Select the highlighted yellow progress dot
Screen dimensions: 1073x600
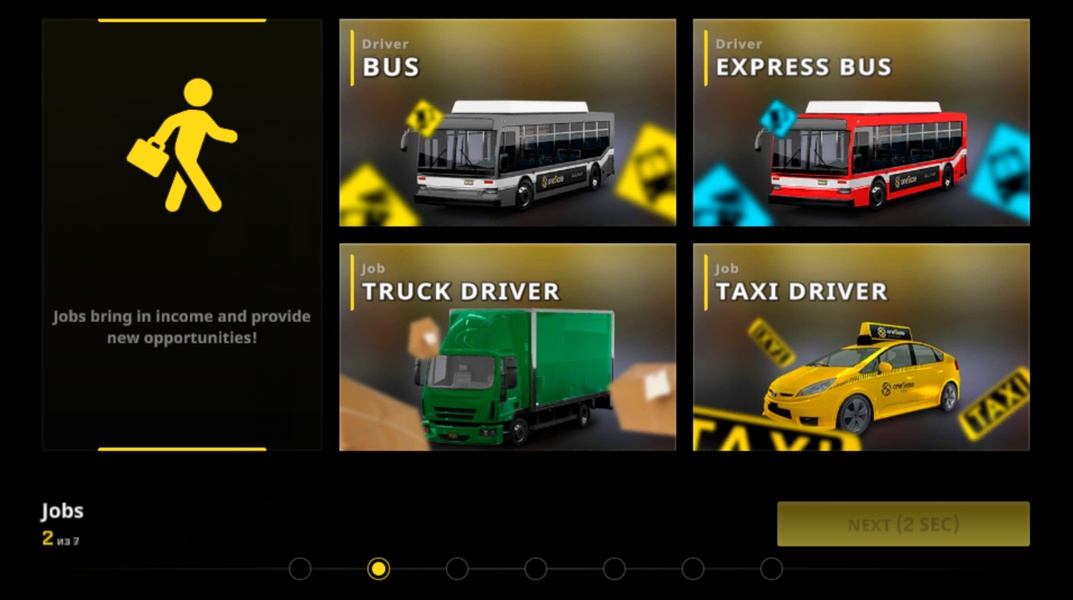pyautogui.click(x=378, y=569)
